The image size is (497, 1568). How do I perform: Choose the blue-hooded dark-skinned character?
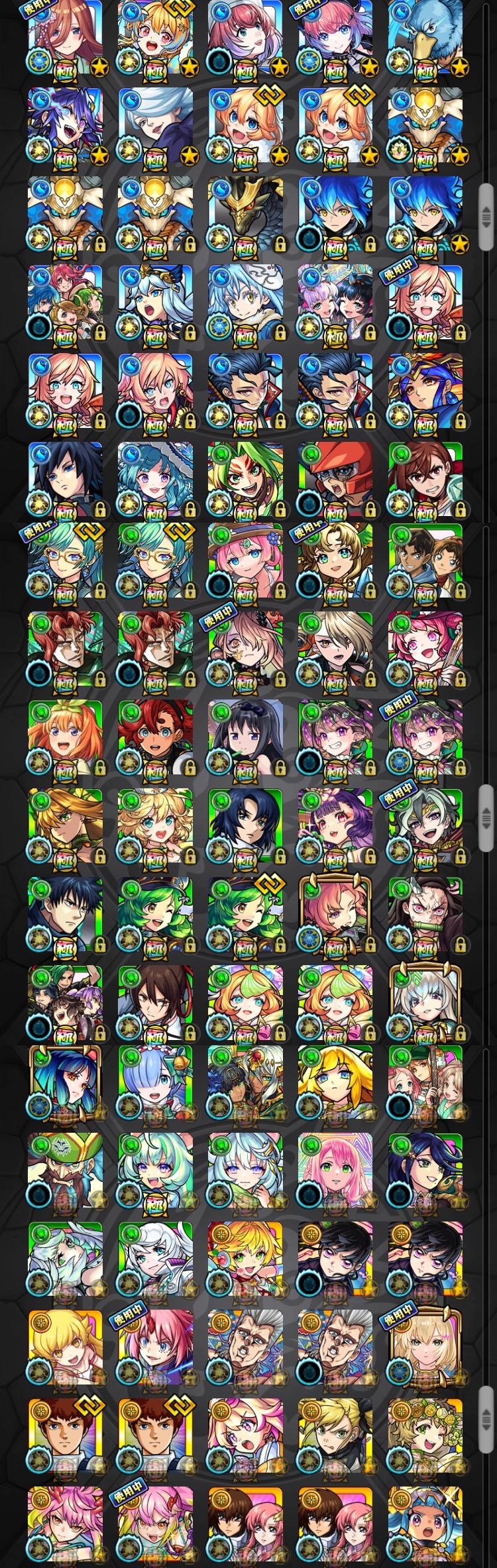(x=425, y=1524)
